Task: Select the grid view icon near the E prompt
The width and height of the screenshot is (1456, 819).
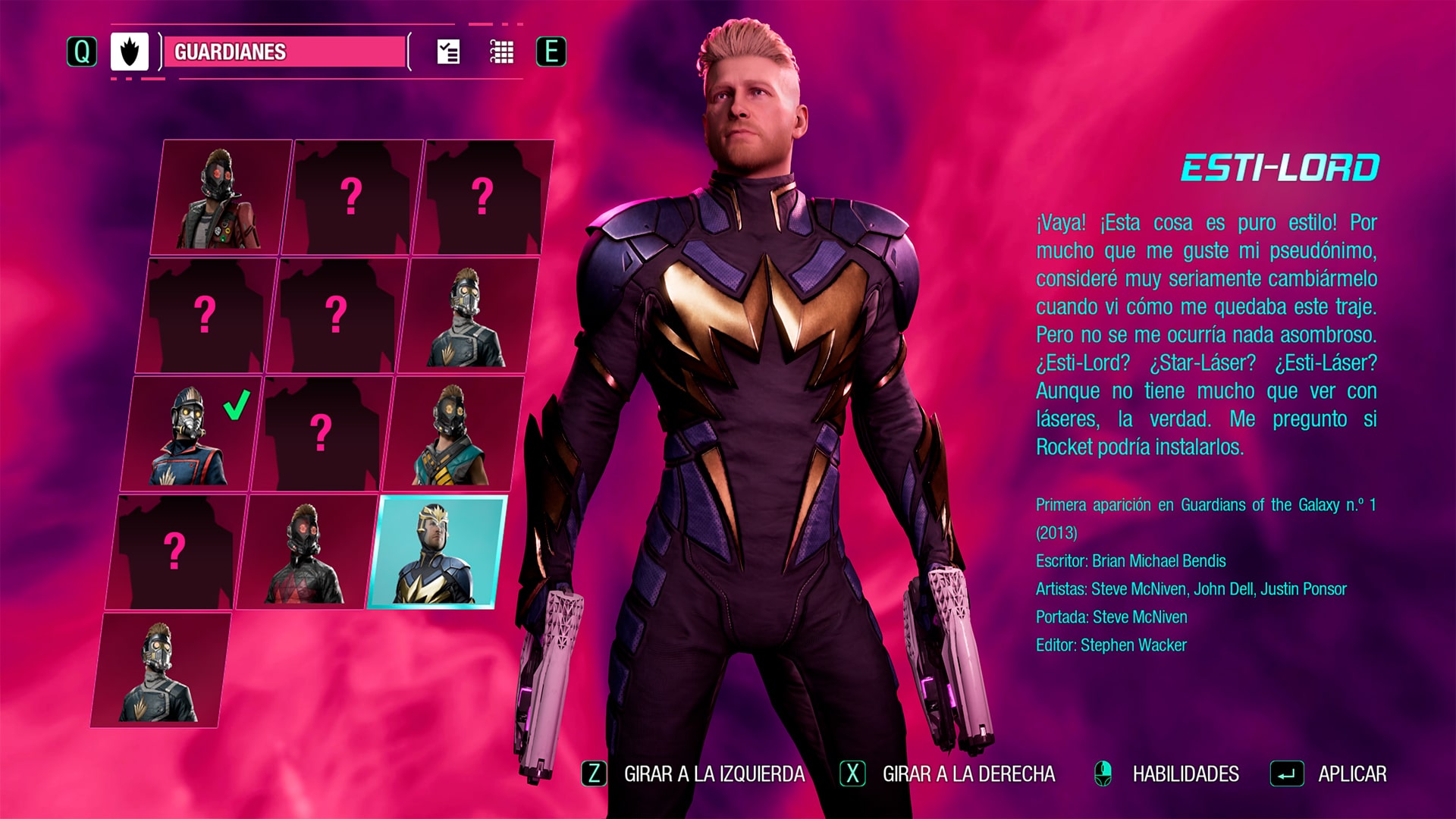Action: click(501, 53)
